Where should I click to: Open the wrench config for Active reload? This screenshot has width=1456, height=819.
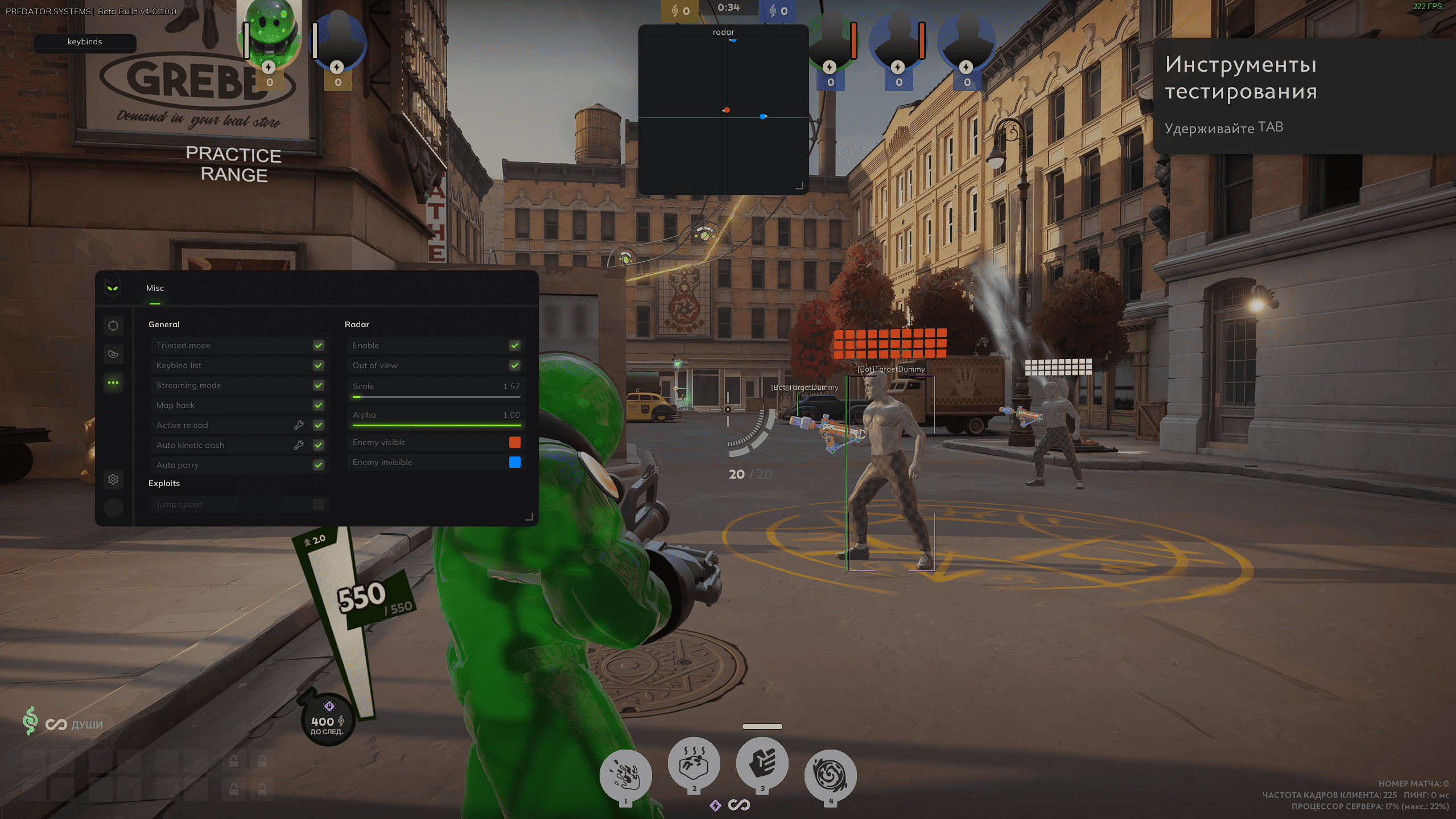298,425
